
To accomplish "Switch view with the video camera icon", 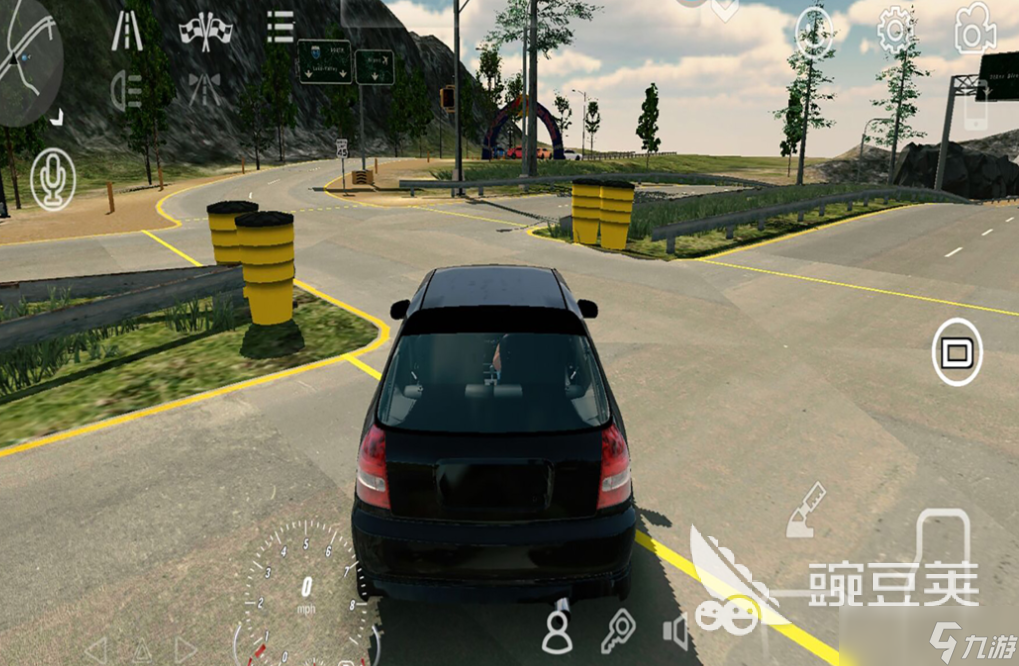I will click(x=974, y=29).
